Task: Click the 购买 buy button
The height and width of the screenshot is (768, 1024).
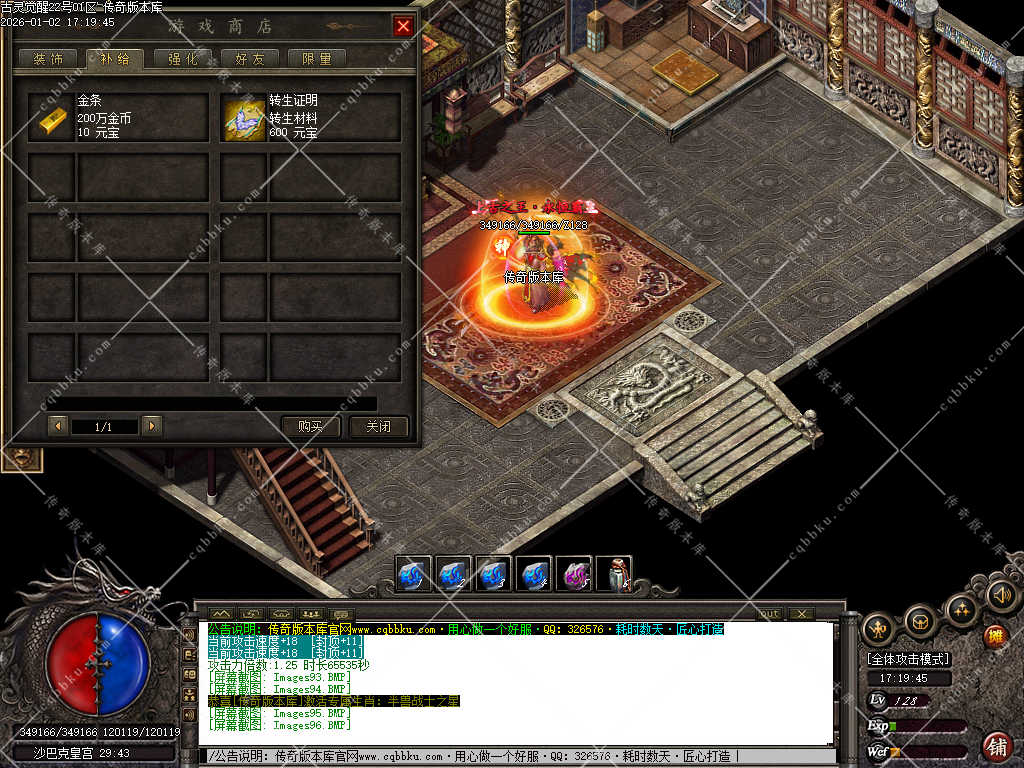Action: click(x=310, y=426)
